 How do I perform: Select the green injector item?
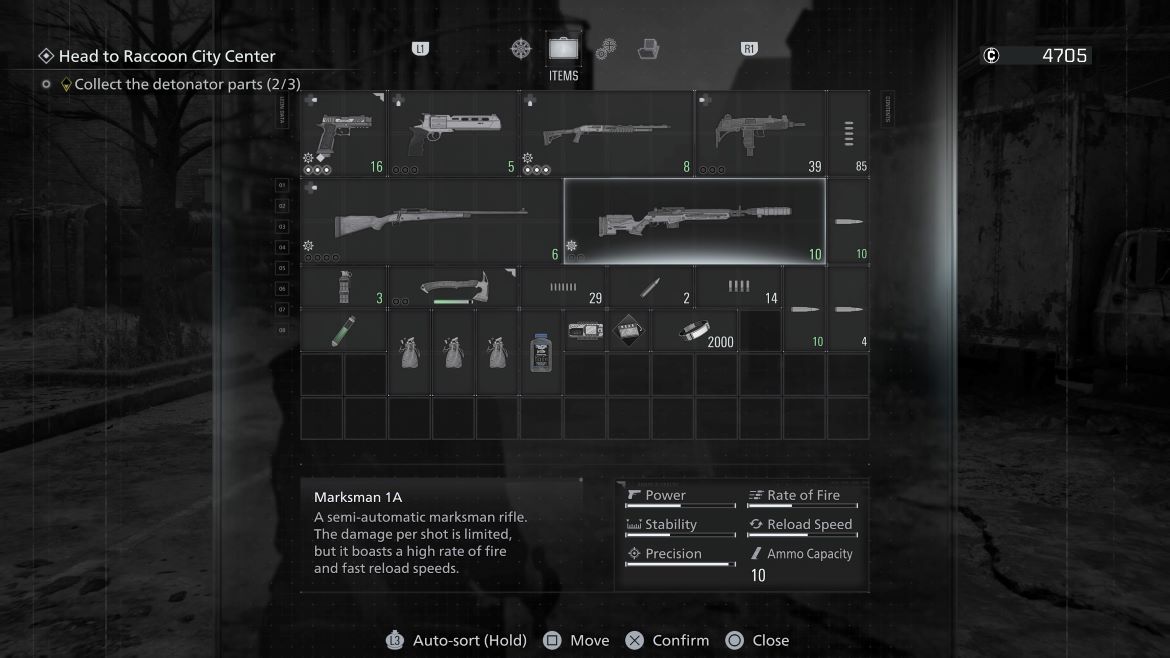(343, 331)
